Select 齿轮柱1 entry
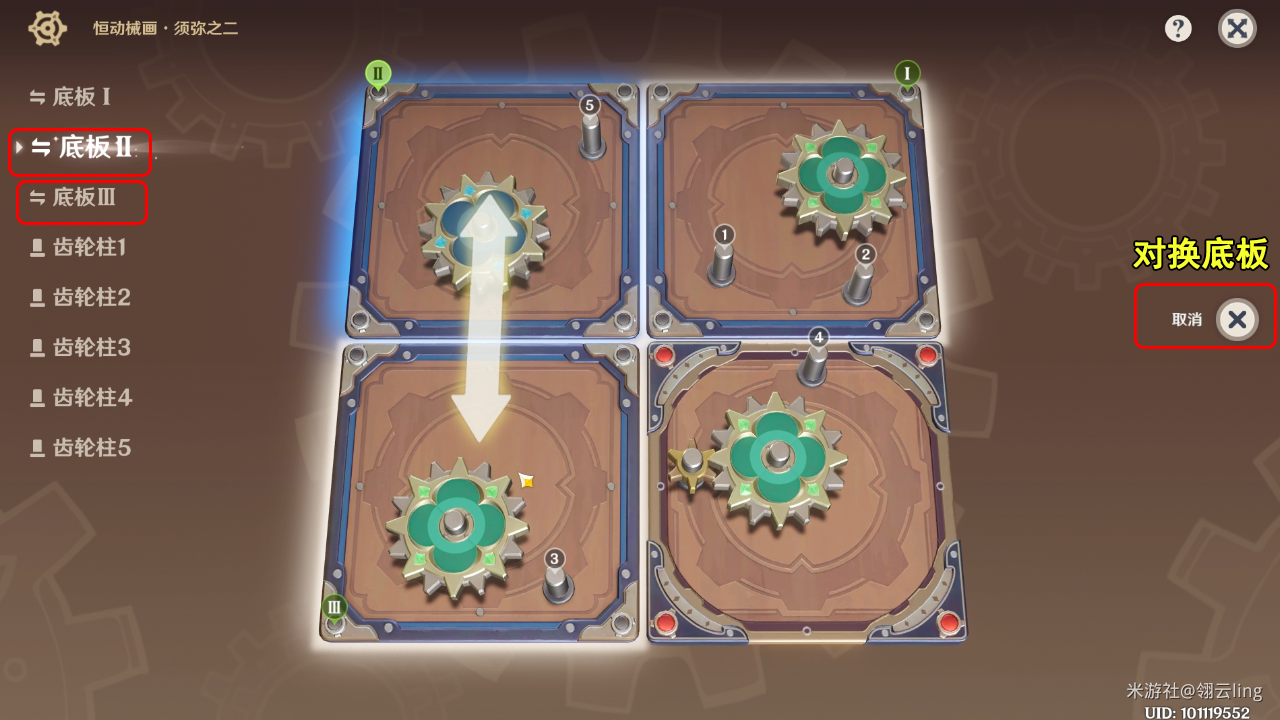 [80, 247]
